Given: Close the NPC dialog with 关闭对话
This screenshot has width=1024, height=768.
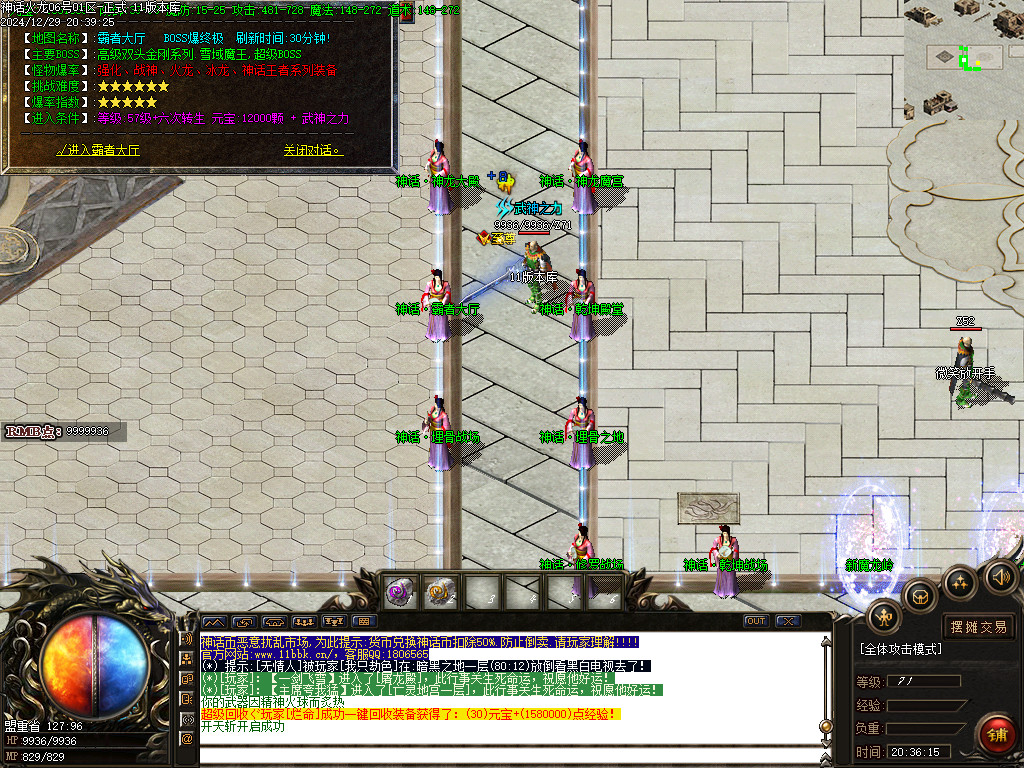Looking at the screenshot, I should click(312, 151).
